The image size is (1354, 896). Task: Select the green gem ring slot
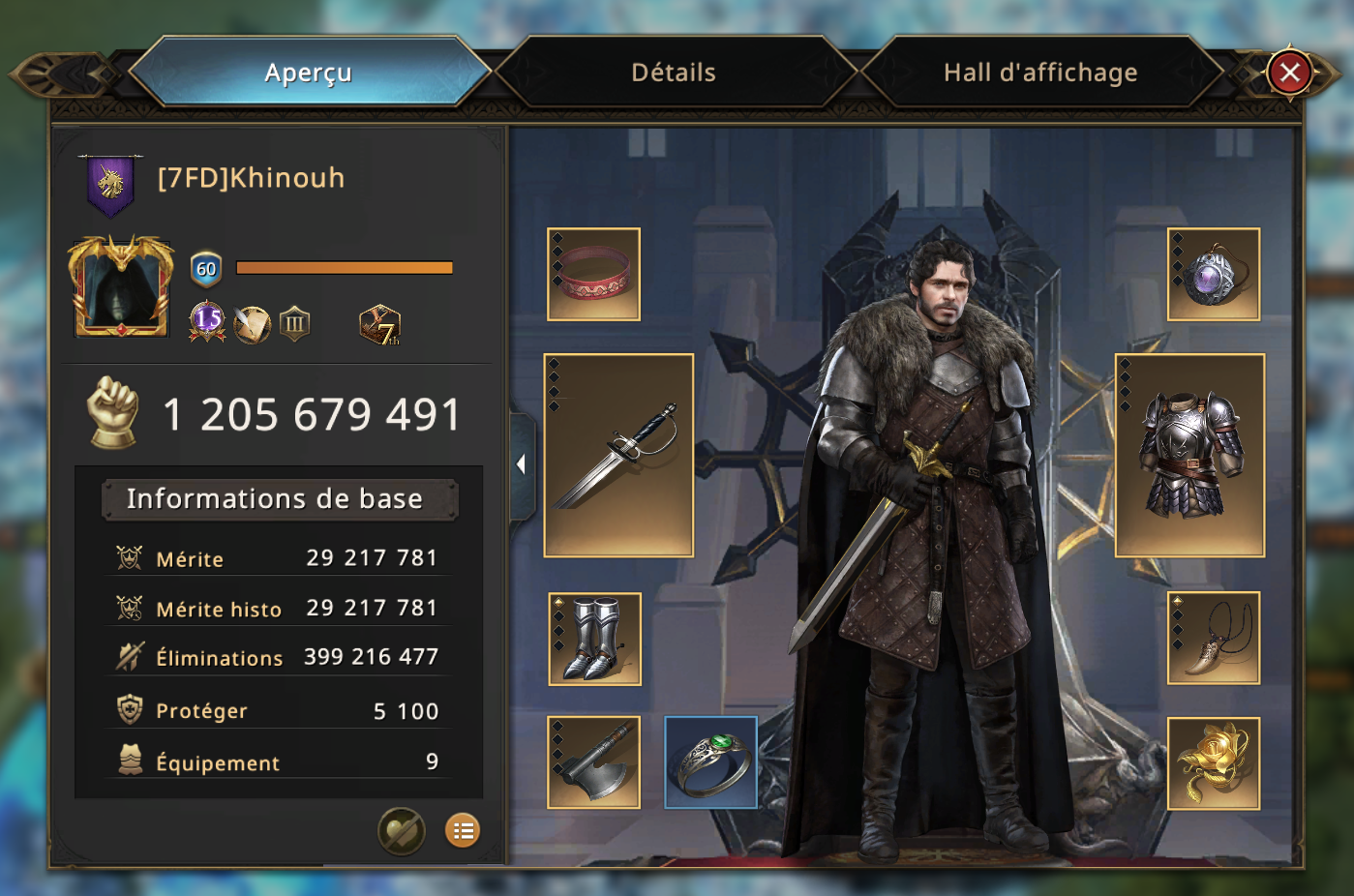pyautogui.click(x=710, y=762)
